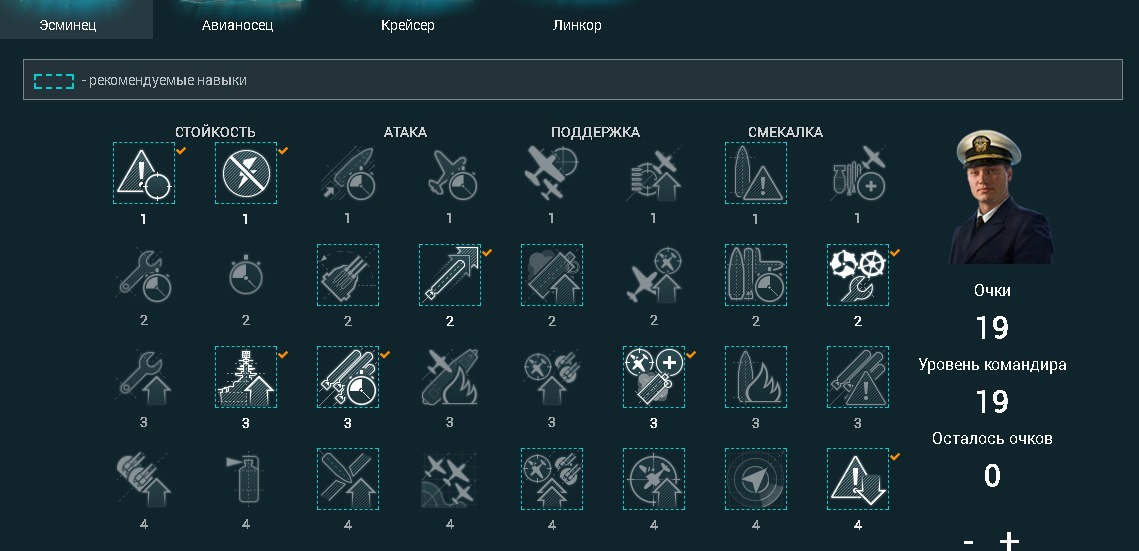Choose the ship silhouette with warning triangle skill
Viewport: 1139px width, 551px height.
pyautogui.click(x=756, y=173)
